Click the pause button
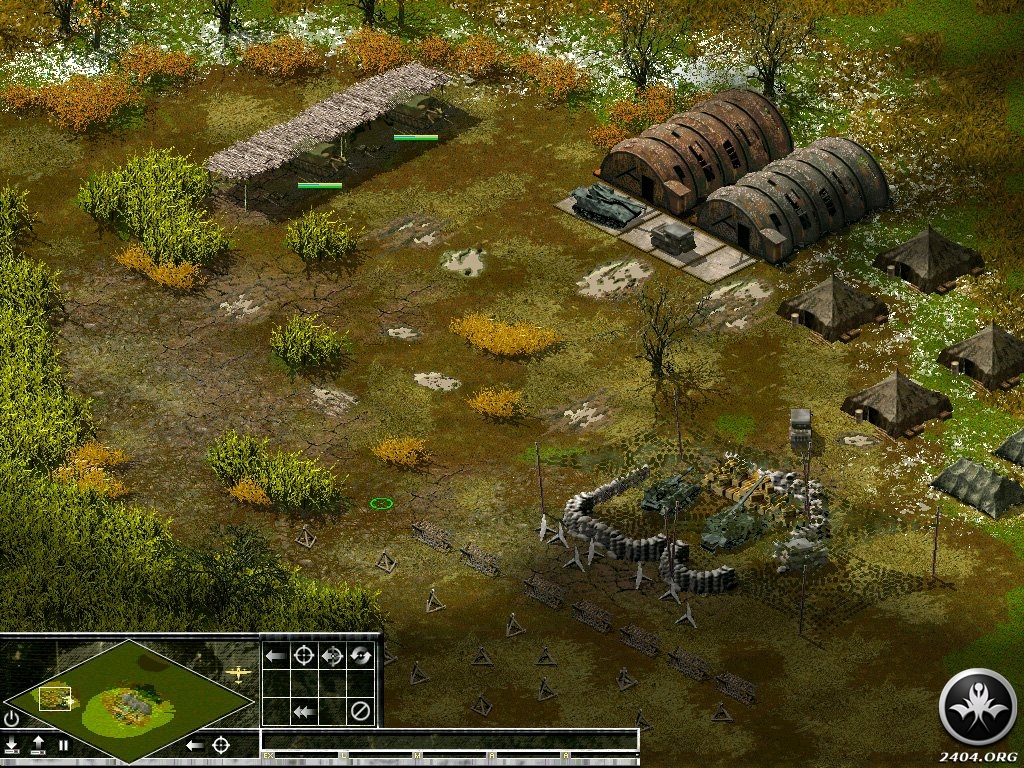Viewport: 1024px width, 768px height. coord(63,745)
